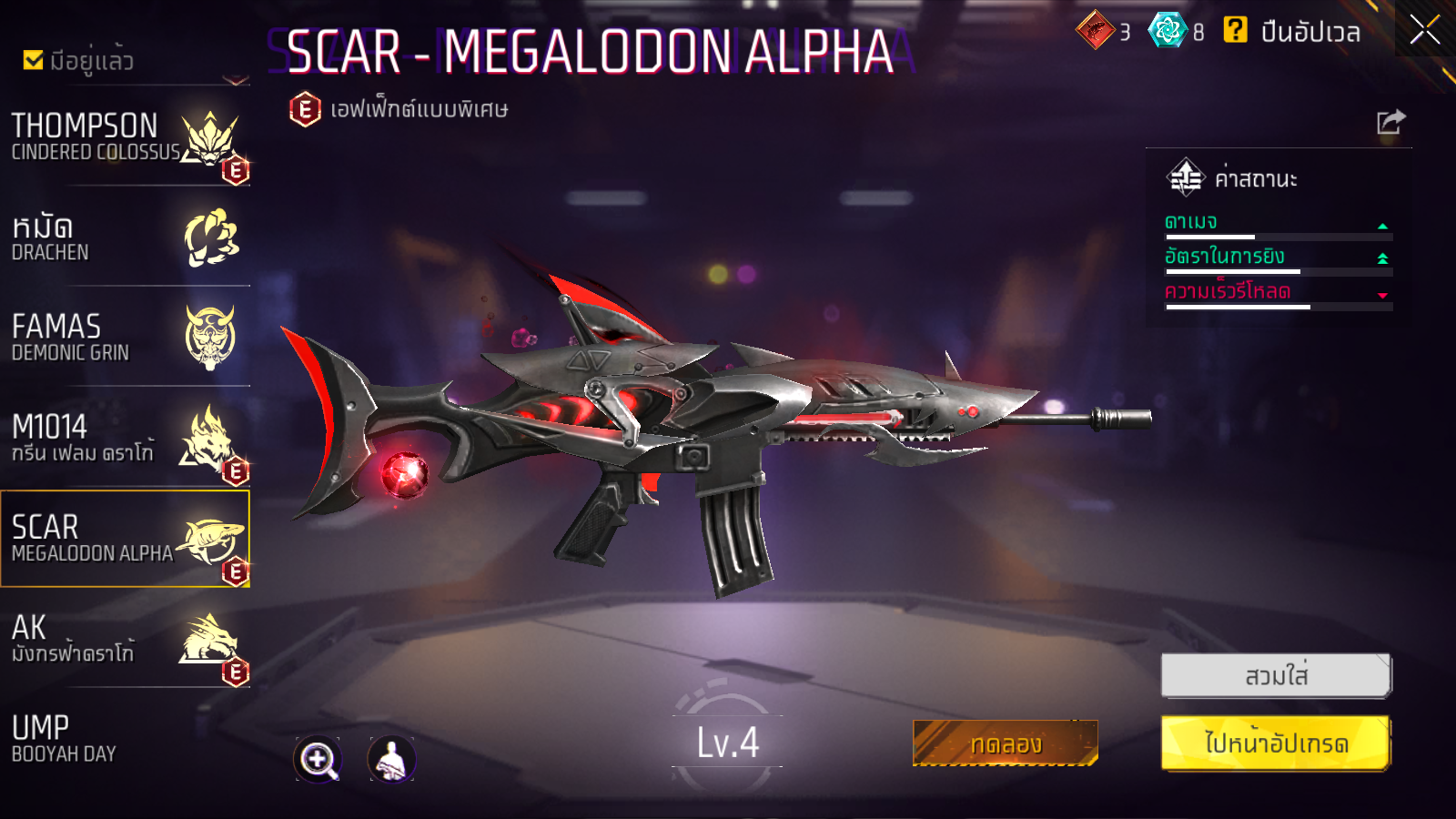The width and height of the screenshot is (1456, 819).
Task: Open the special effect E badge info
Action: [305, 110]
